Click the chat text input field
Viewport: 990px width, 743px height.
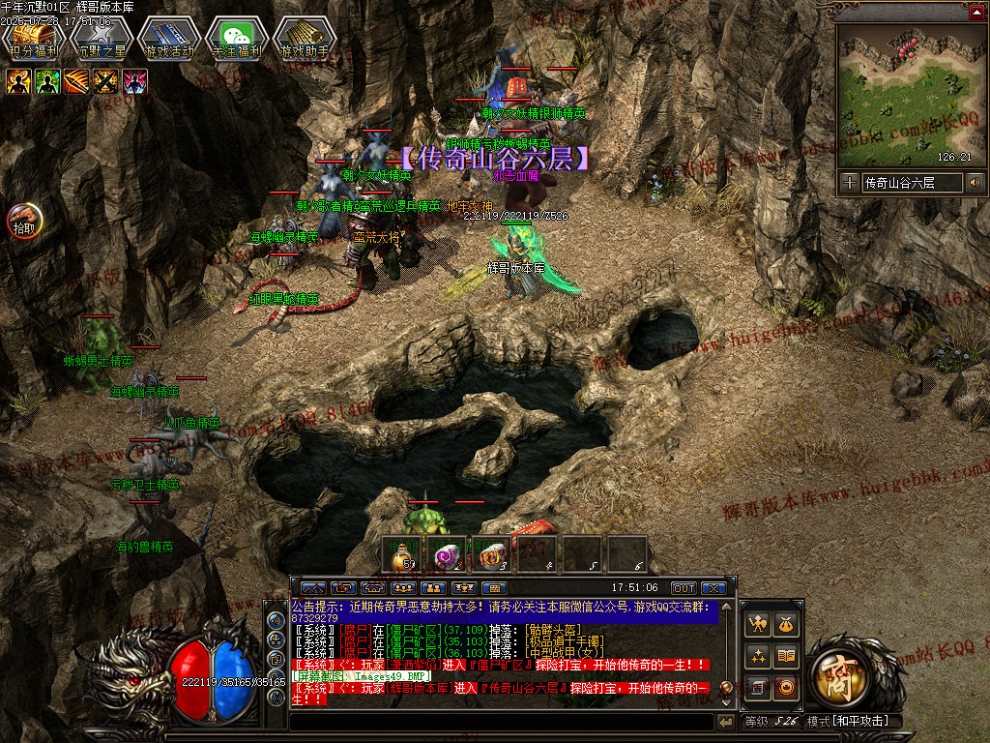500,721
